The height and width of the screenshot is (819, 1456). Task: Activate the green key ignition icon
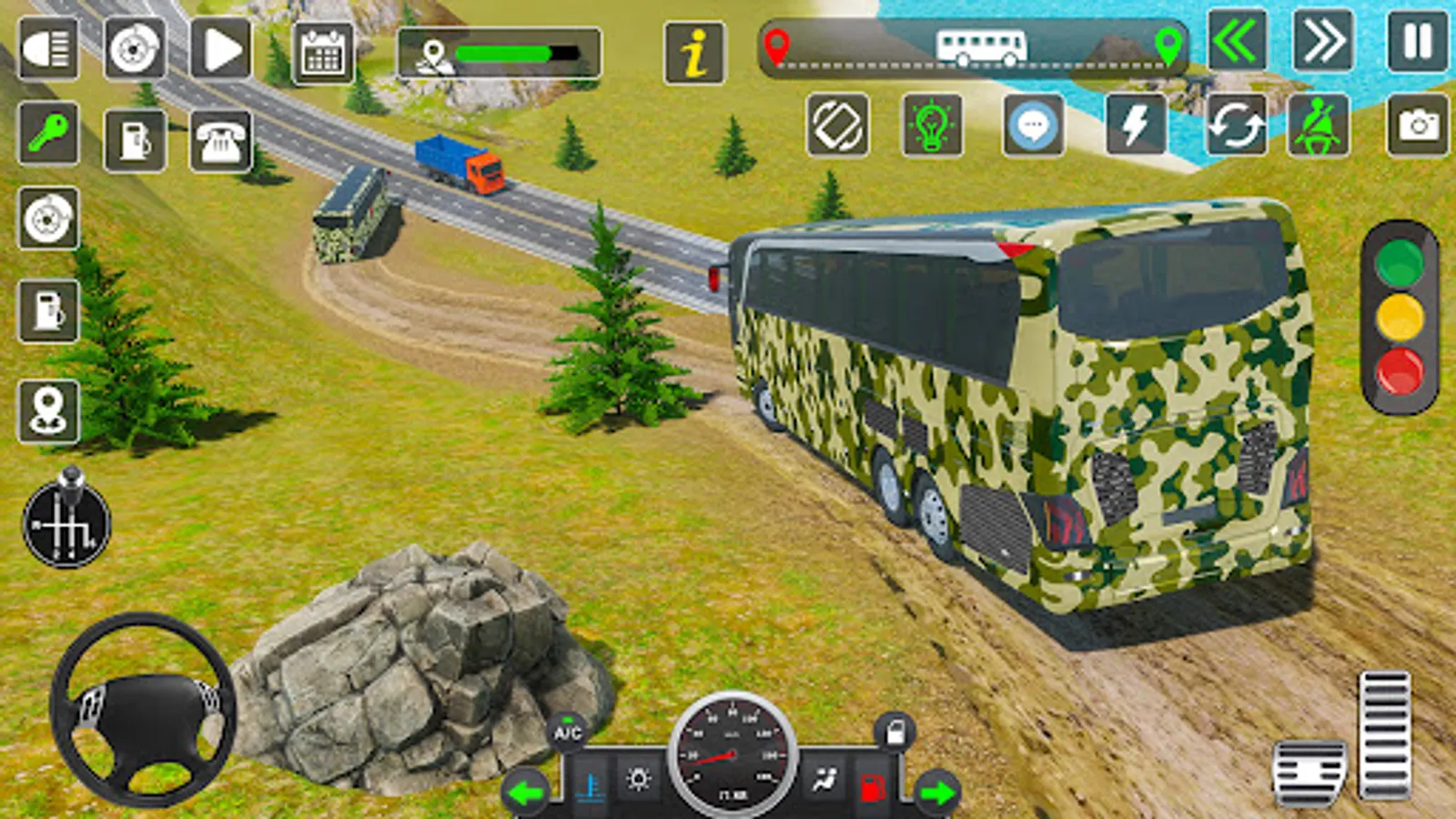[x=47, y=134]
